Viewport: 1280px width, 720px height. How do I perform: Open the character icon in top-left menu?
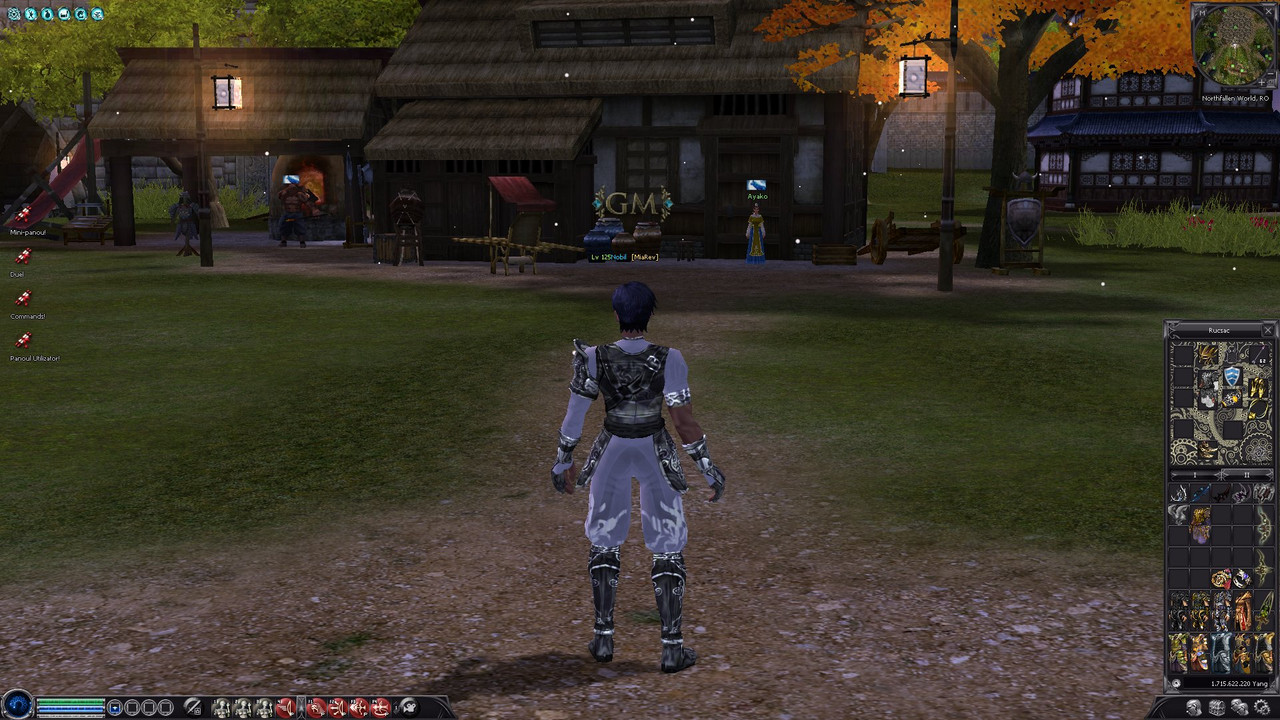[31, 14]
